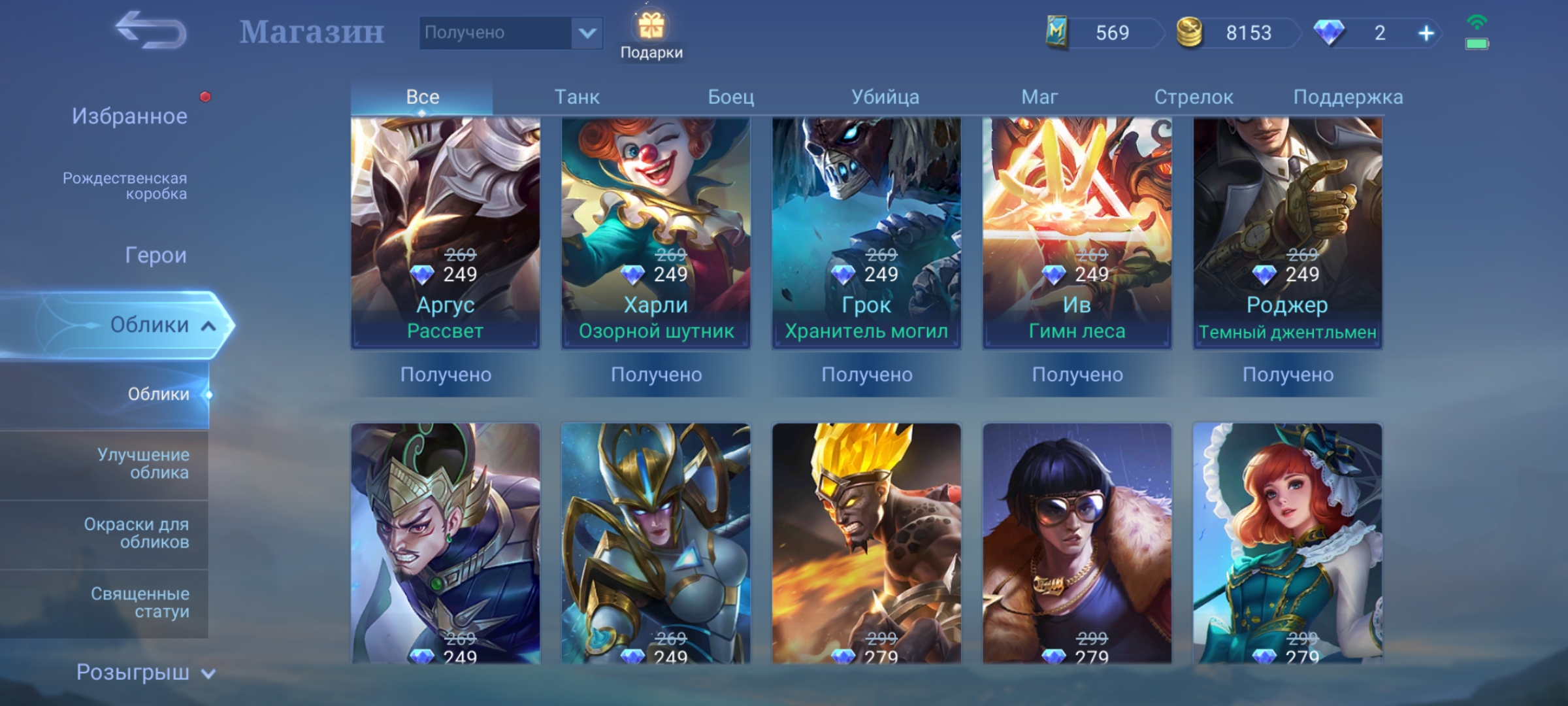The width and height of the screenshot is (1568, 706).
Task: Switch to the Боец tab
Action: tap(731, 97)
